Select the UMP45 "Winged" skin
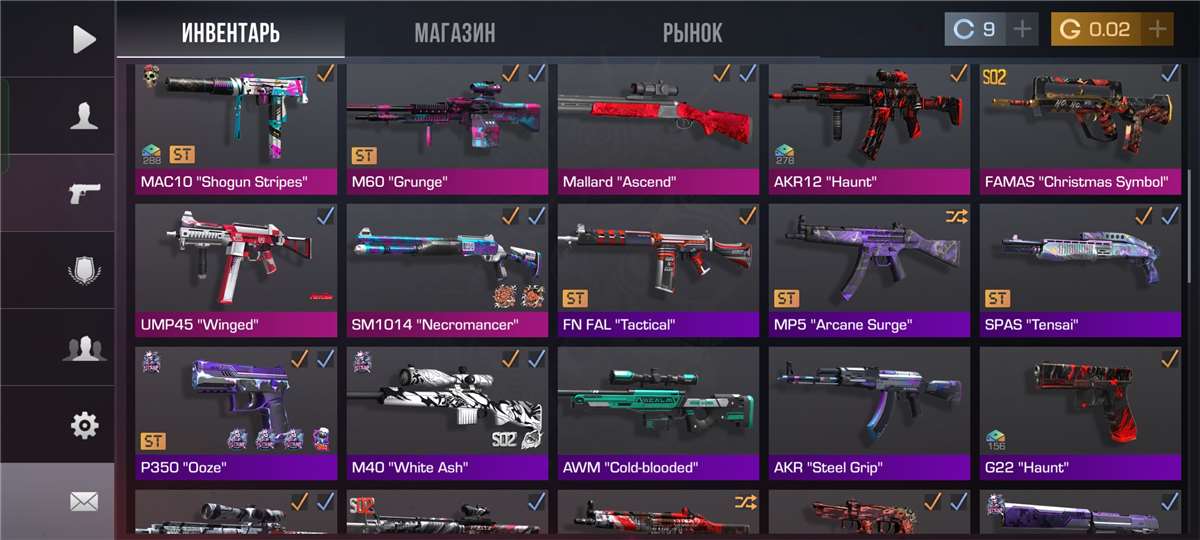Viewport: 1200px width, 540px height. (236, 270)
